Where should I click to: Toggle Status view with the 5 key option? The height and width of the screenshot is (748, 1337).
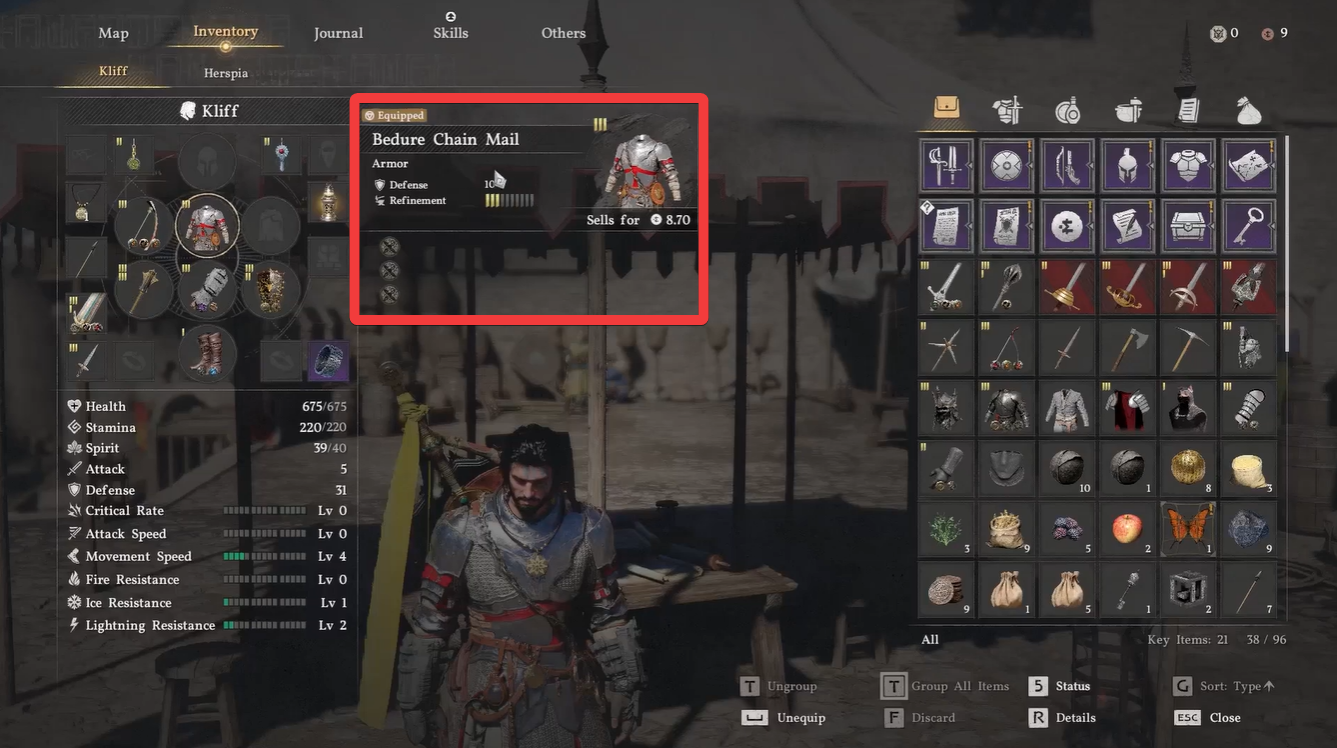pos(1073,686)
